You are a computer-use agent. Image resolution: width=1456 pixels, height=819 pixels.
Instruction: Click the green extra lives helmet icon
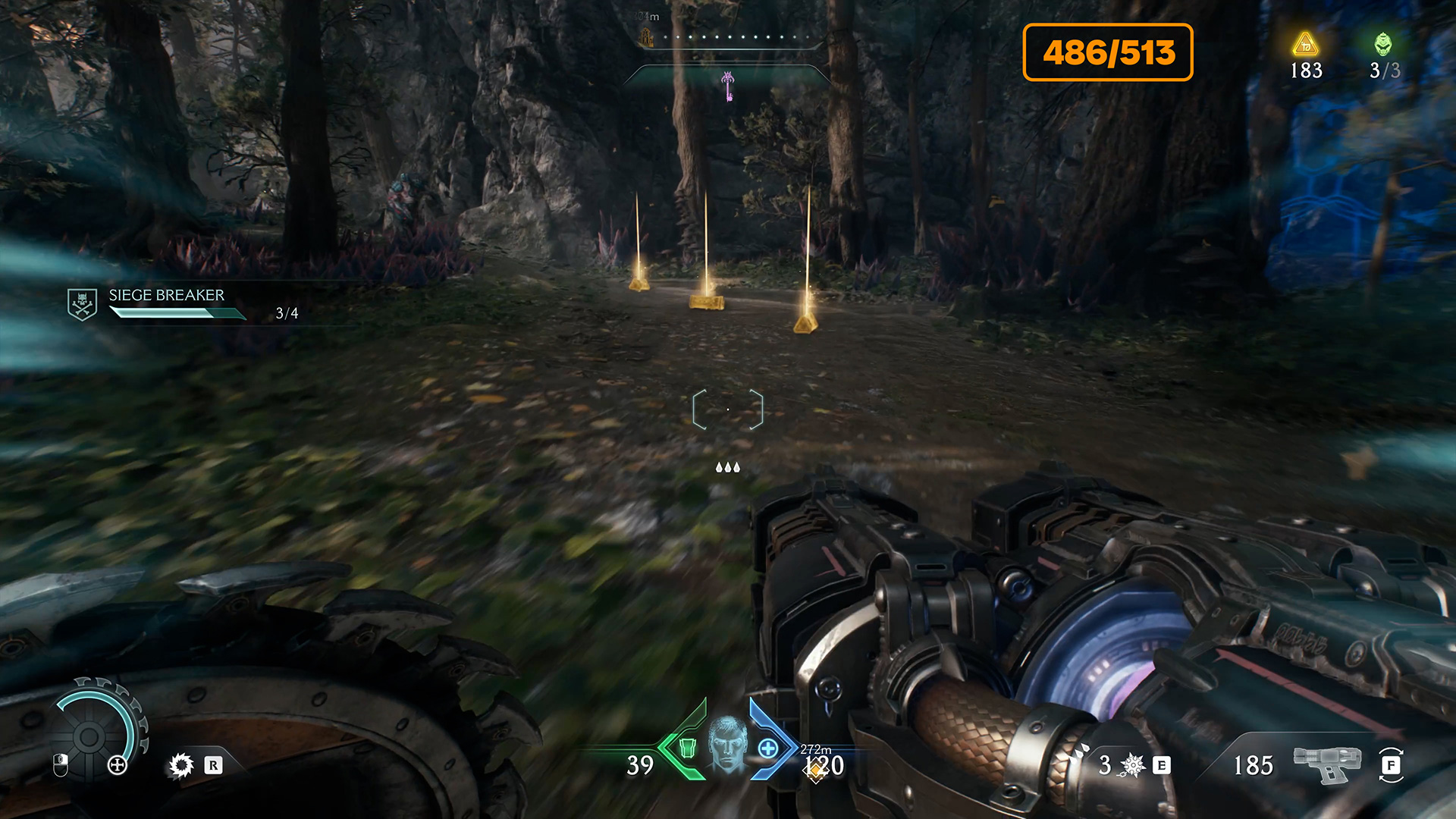pos(1383,44)
